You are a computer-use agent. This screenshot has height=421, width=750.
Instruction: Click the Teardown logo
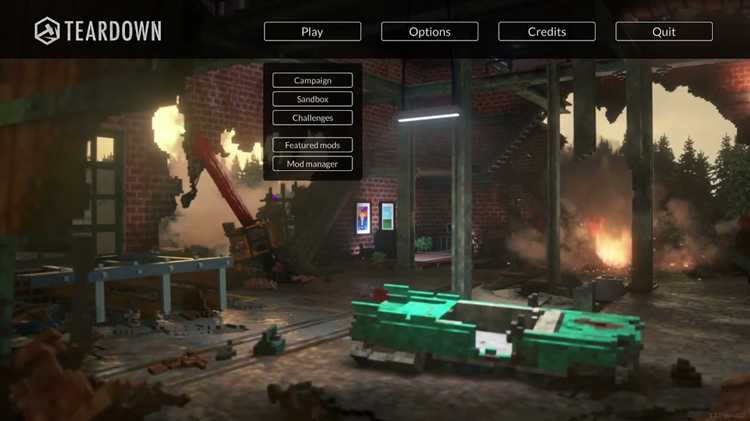click(x=98, y=31)
